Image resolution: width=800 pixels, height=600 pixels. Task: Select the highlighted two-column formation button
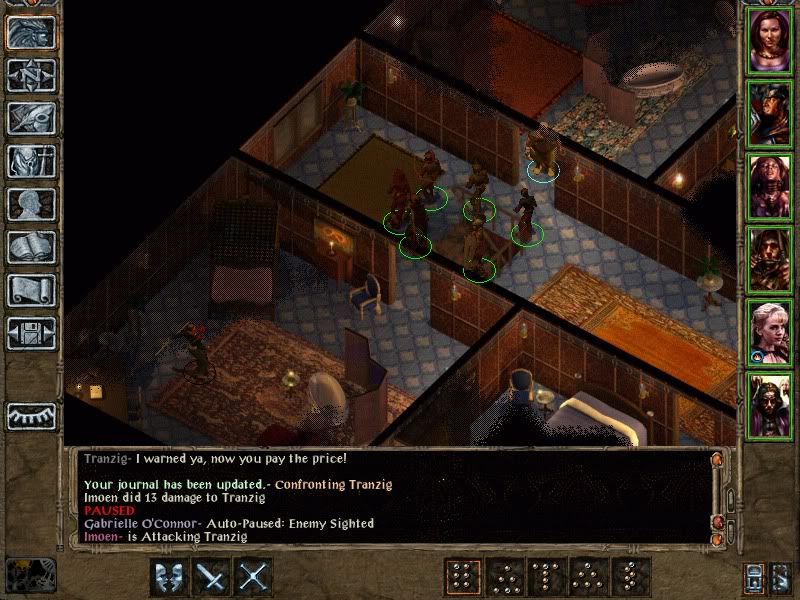point(461,577)
